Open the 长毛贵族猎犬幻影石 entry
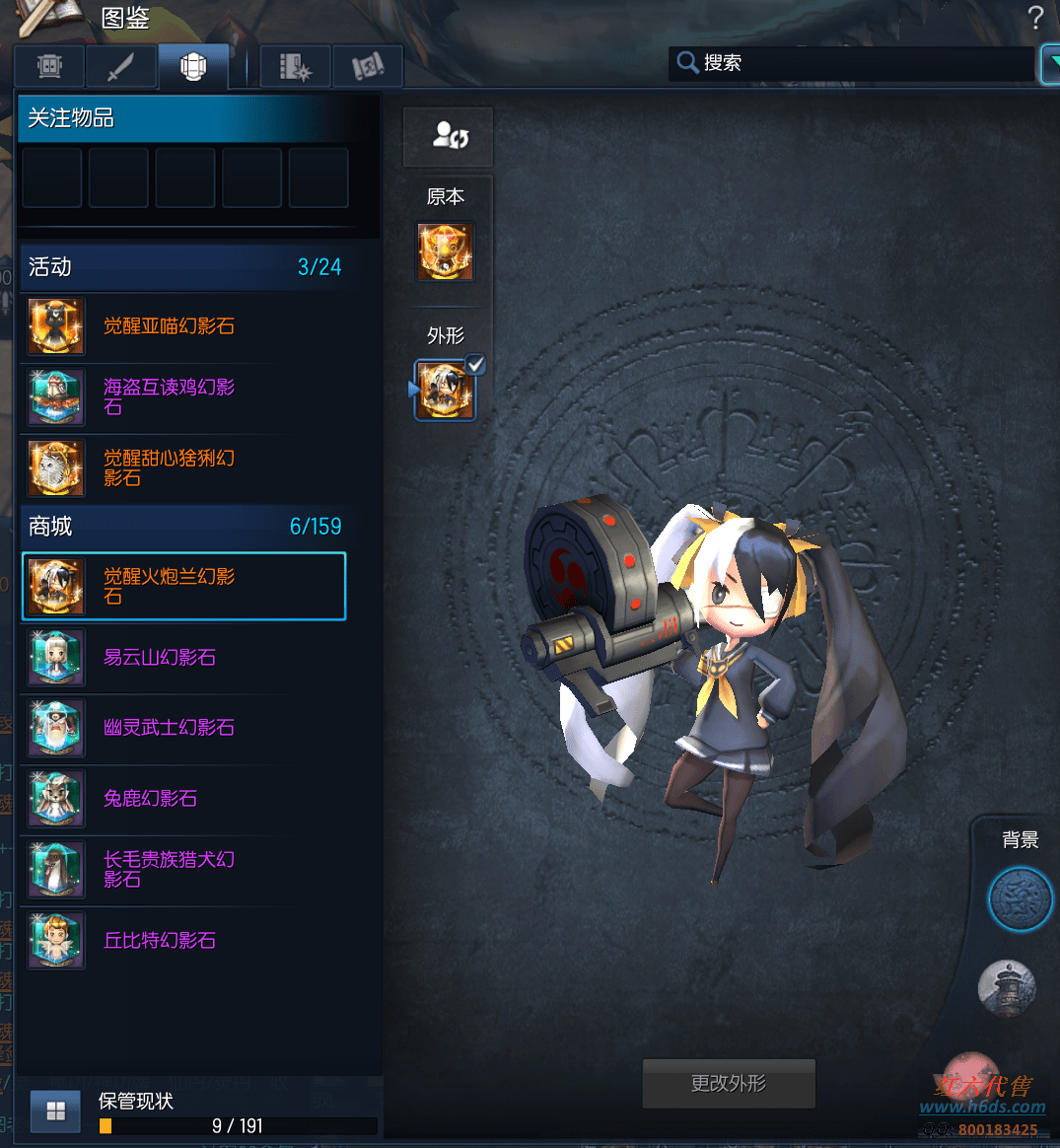The image size is (1060, 1148). point(169,869)
